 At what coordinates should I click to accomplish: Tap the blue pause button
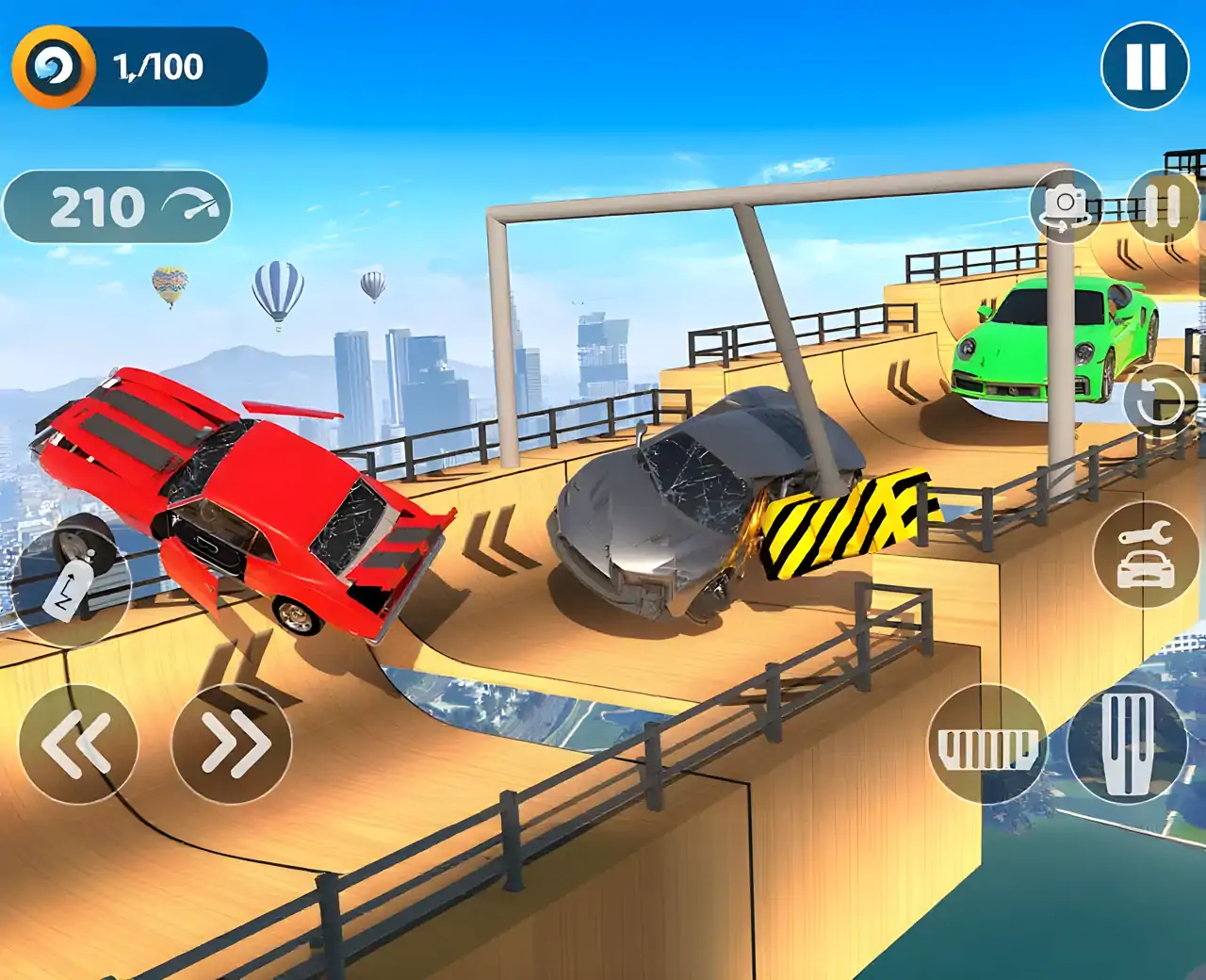point(1145,66)
